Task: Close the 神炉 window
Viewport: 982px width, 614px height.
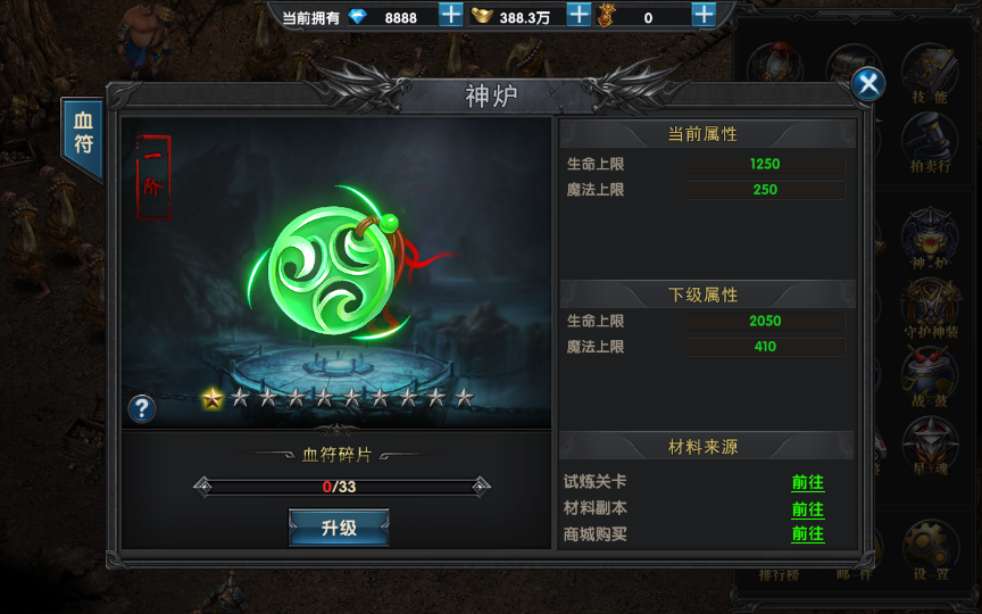Action: click(x=868, y=85)
